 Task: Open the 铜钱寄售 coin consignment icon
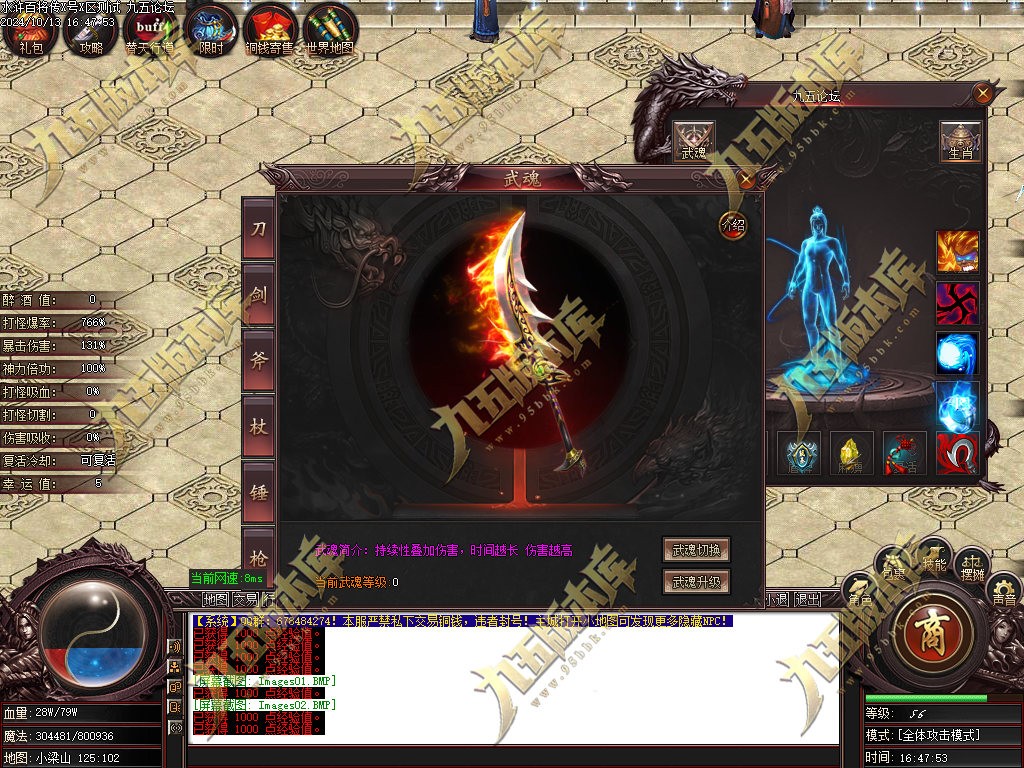coord(270,30)
